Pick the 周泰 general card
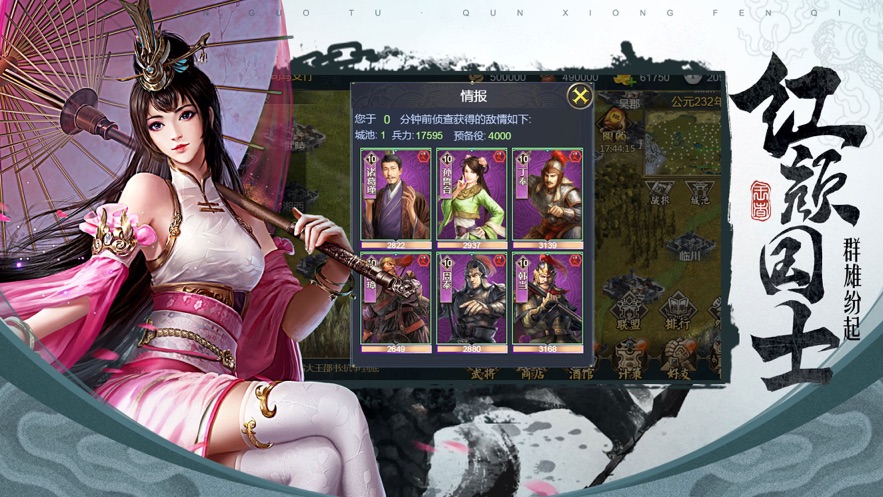883x497 pixels. [x=472, y=301]
